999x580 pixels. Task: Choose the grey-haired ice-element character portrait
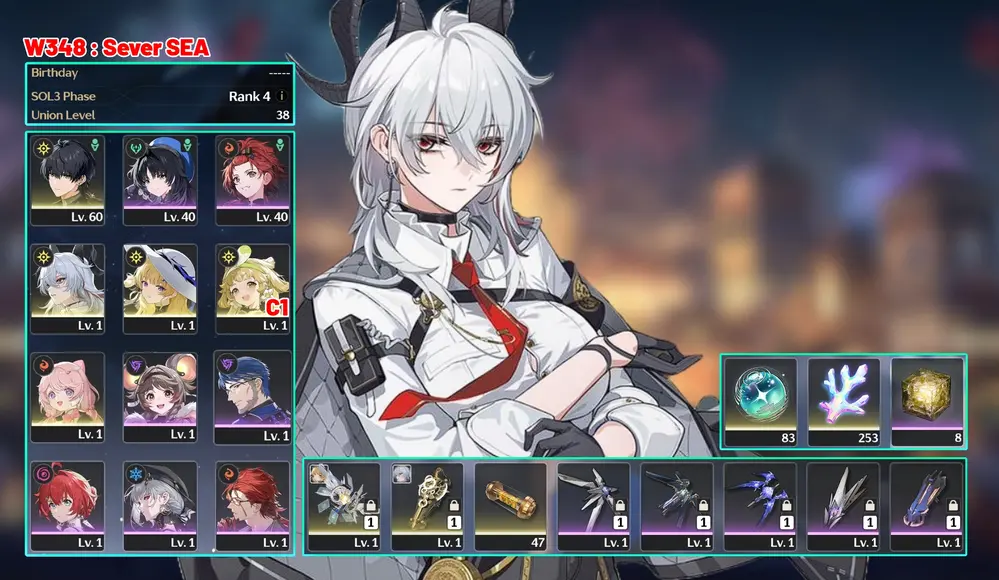160,505
